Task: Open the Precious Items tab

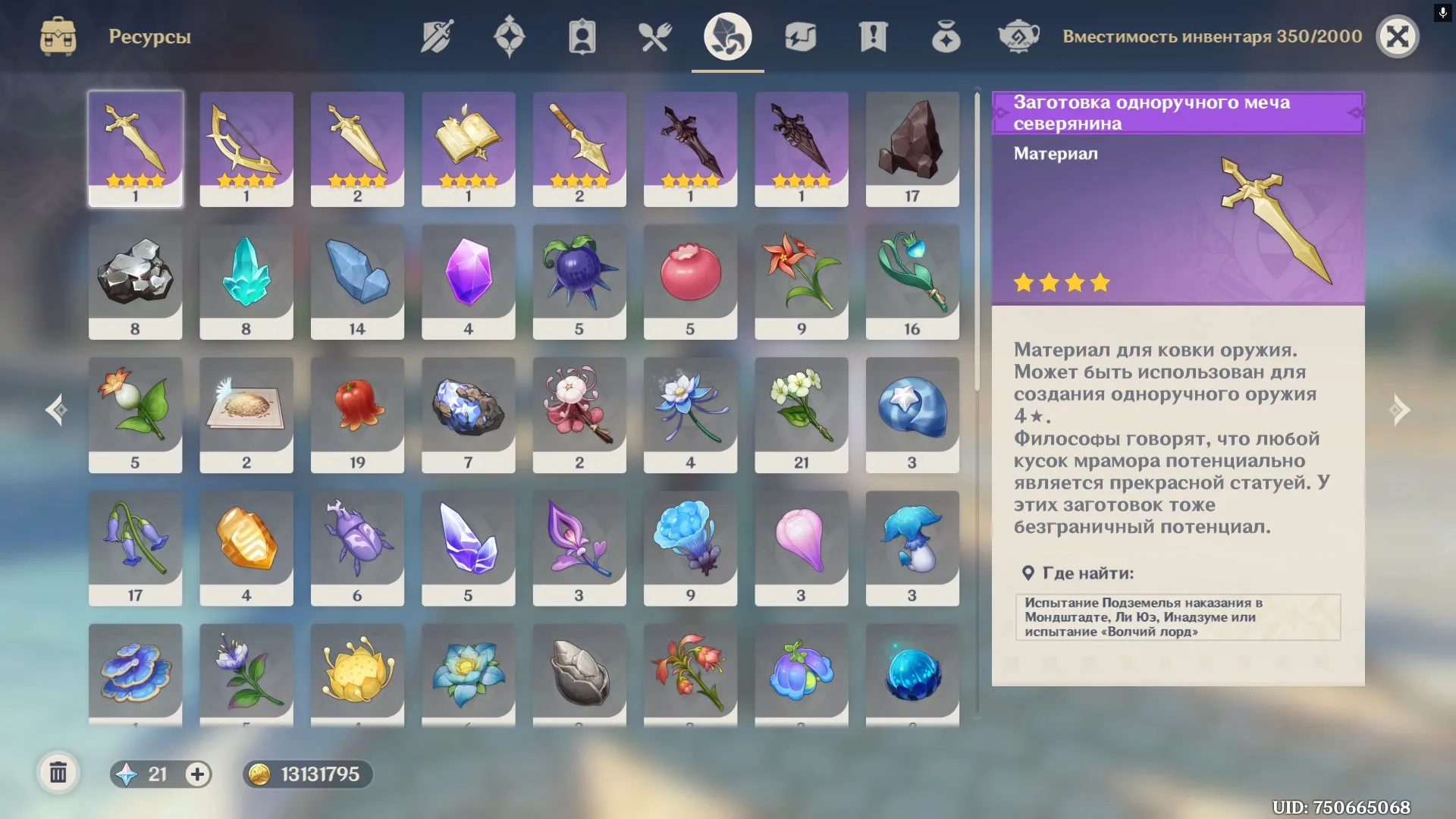Action: [946, 36]
